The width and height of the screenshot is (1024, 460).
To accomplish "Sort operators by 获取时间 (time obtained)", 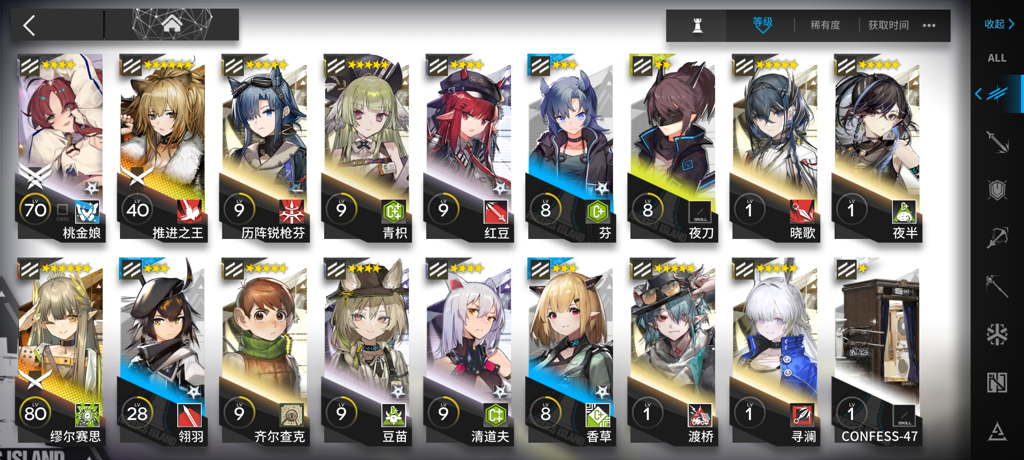I will click(x=888, y=25).
